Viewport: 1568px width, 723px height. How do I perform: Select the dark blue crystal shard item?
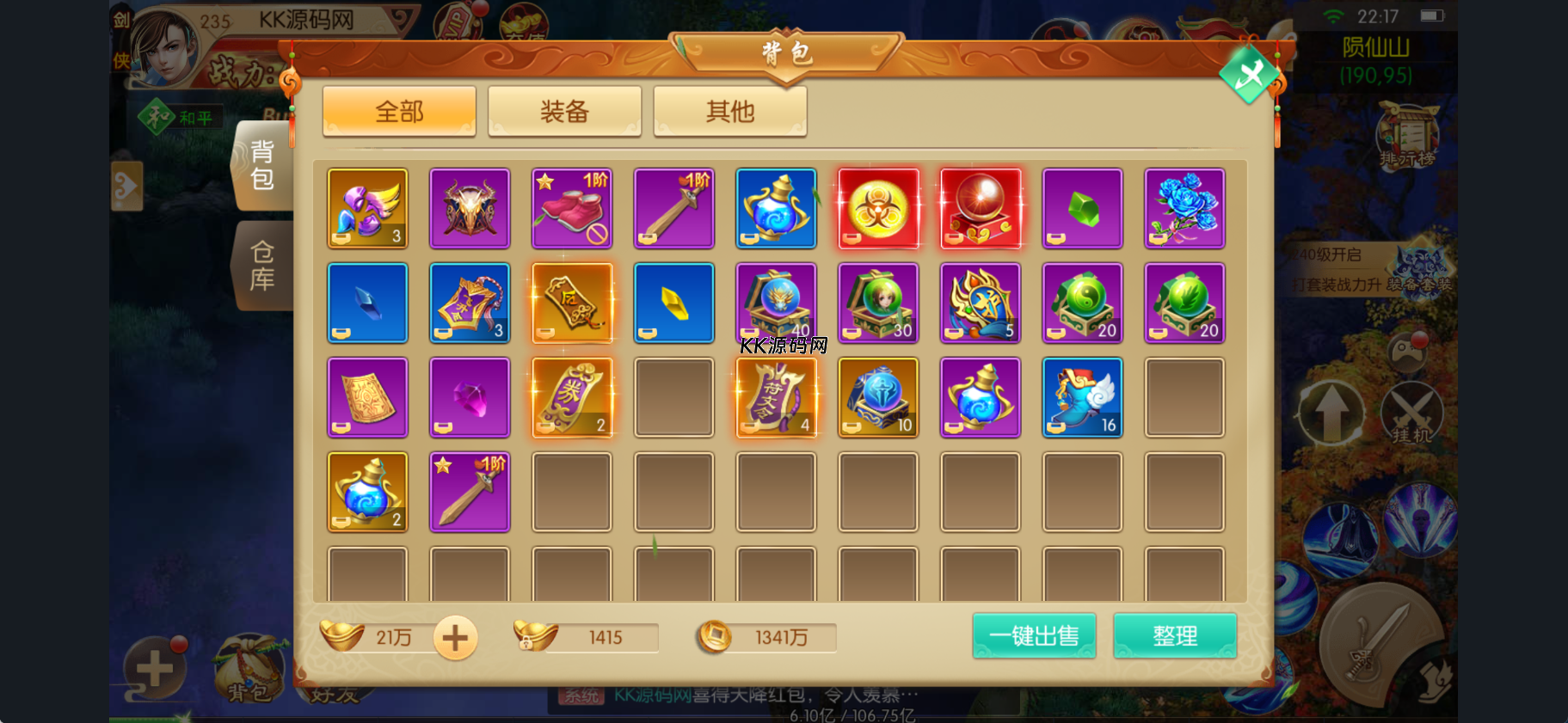click(x=367, y=303)
